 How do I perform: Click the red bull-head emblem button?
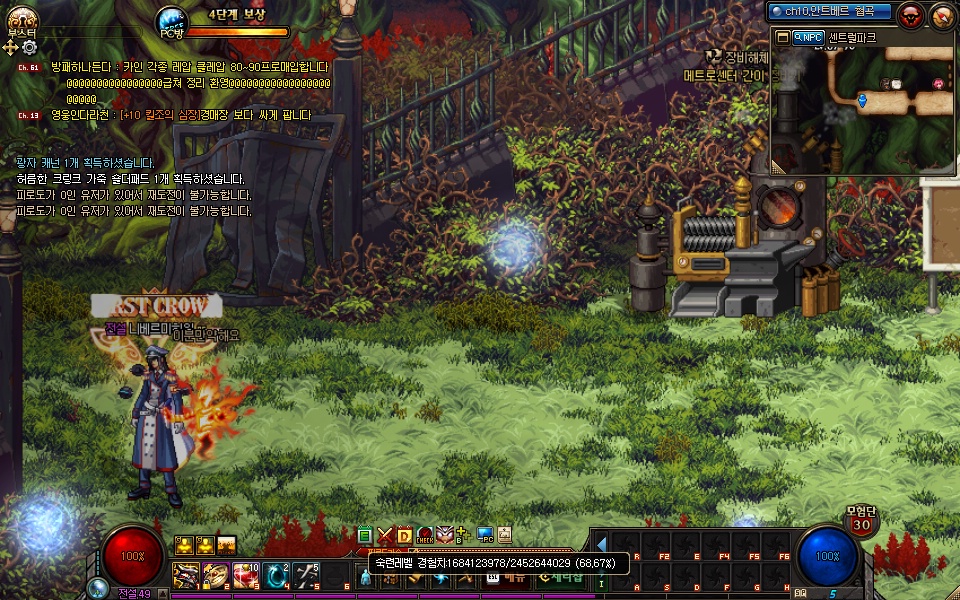coord(909,15)
